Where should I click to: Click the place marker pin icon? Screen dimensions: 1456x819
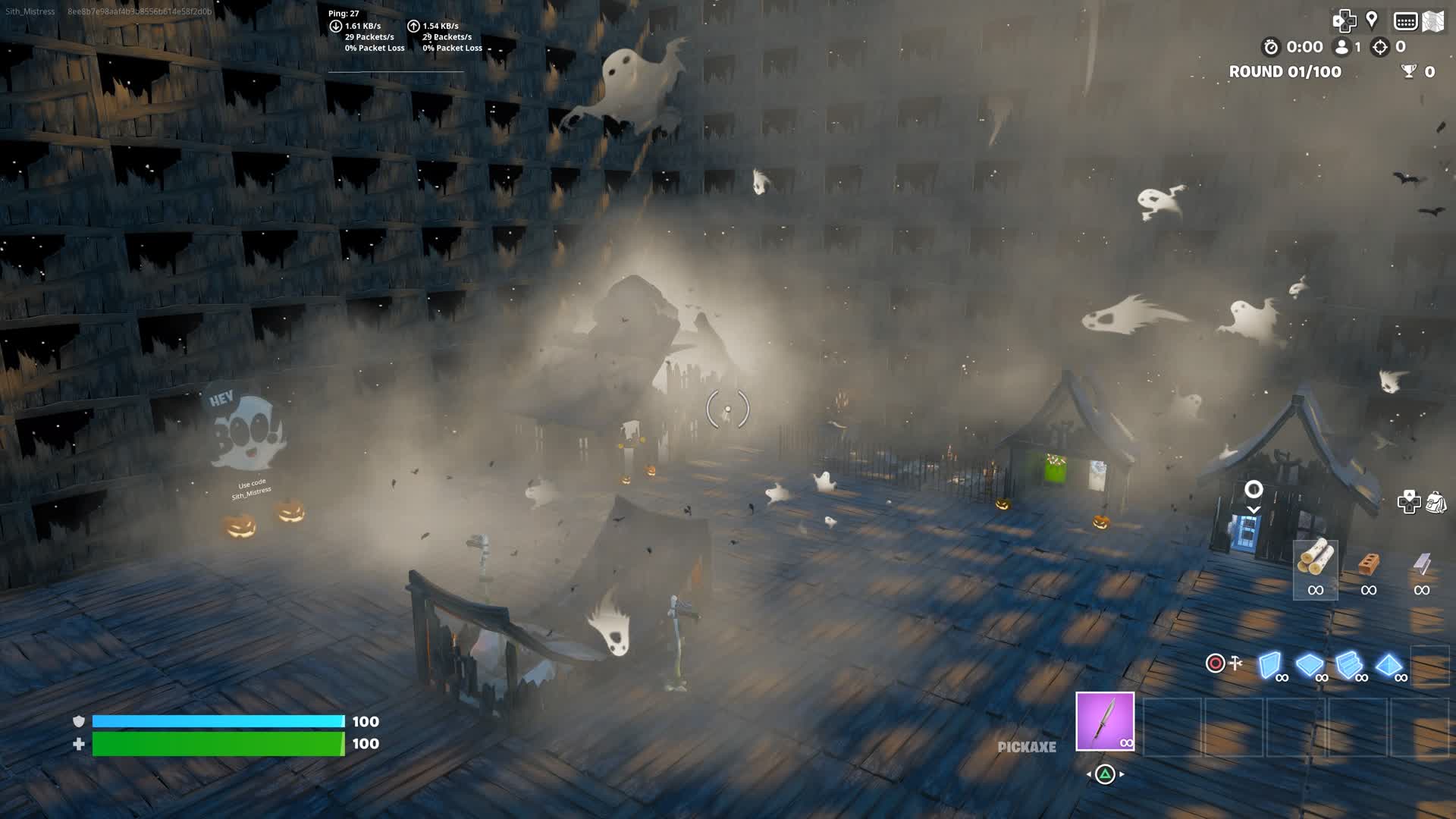tap(1371, 20)
